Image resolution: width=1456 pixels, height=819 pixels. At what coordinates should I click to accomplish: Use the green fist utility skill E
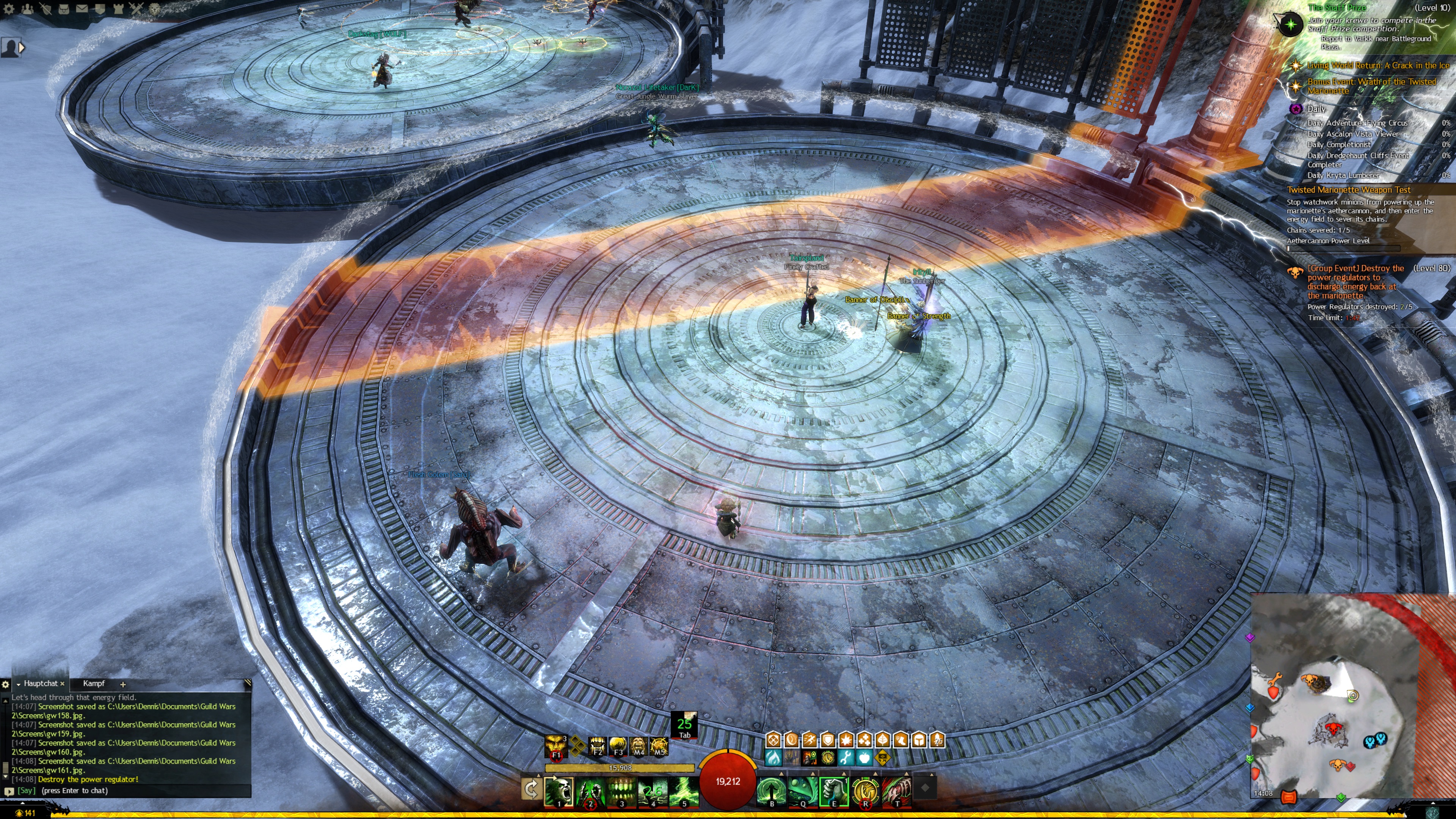(834, 790)
